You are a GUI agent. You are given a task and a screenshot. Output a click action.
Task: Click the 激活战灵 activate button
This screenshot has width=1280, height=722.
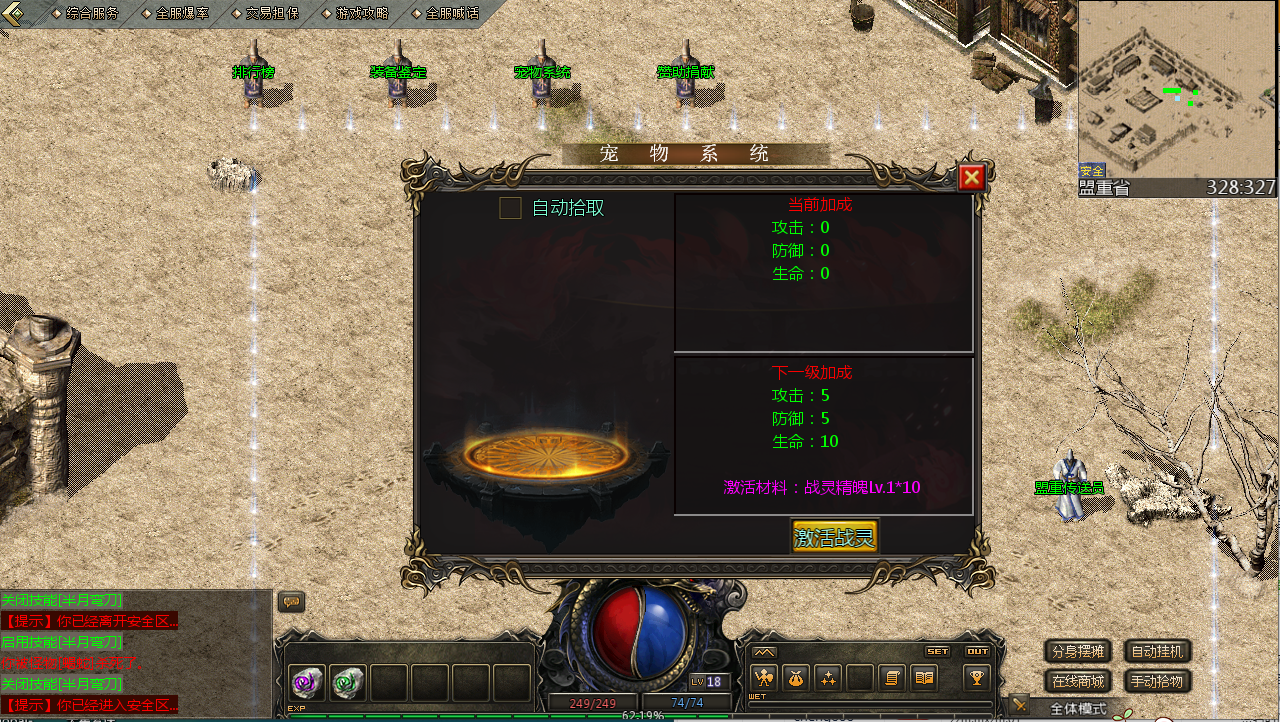pos(834,537)
